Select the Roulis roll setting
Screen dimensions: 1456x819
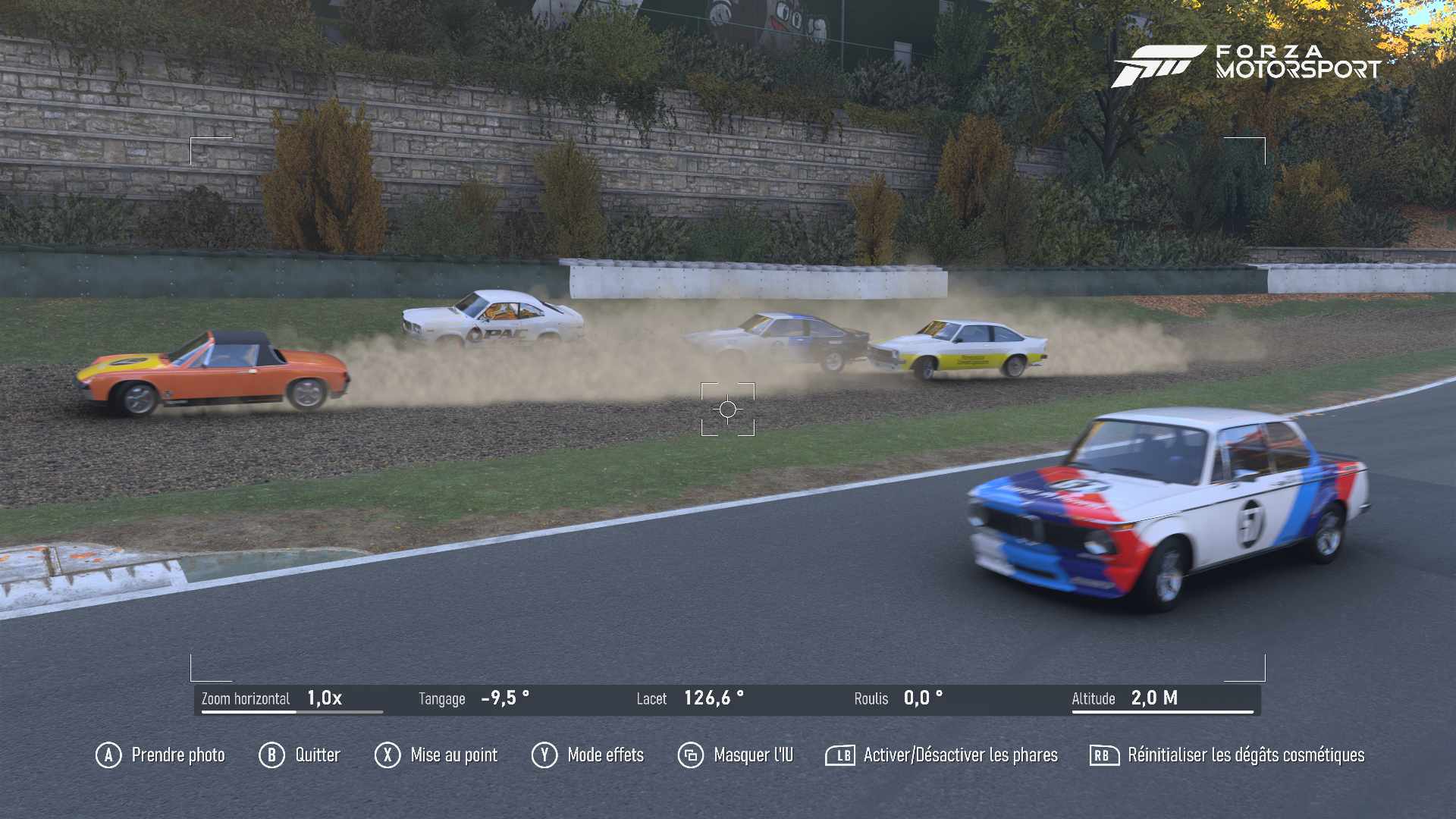(899, 698)
